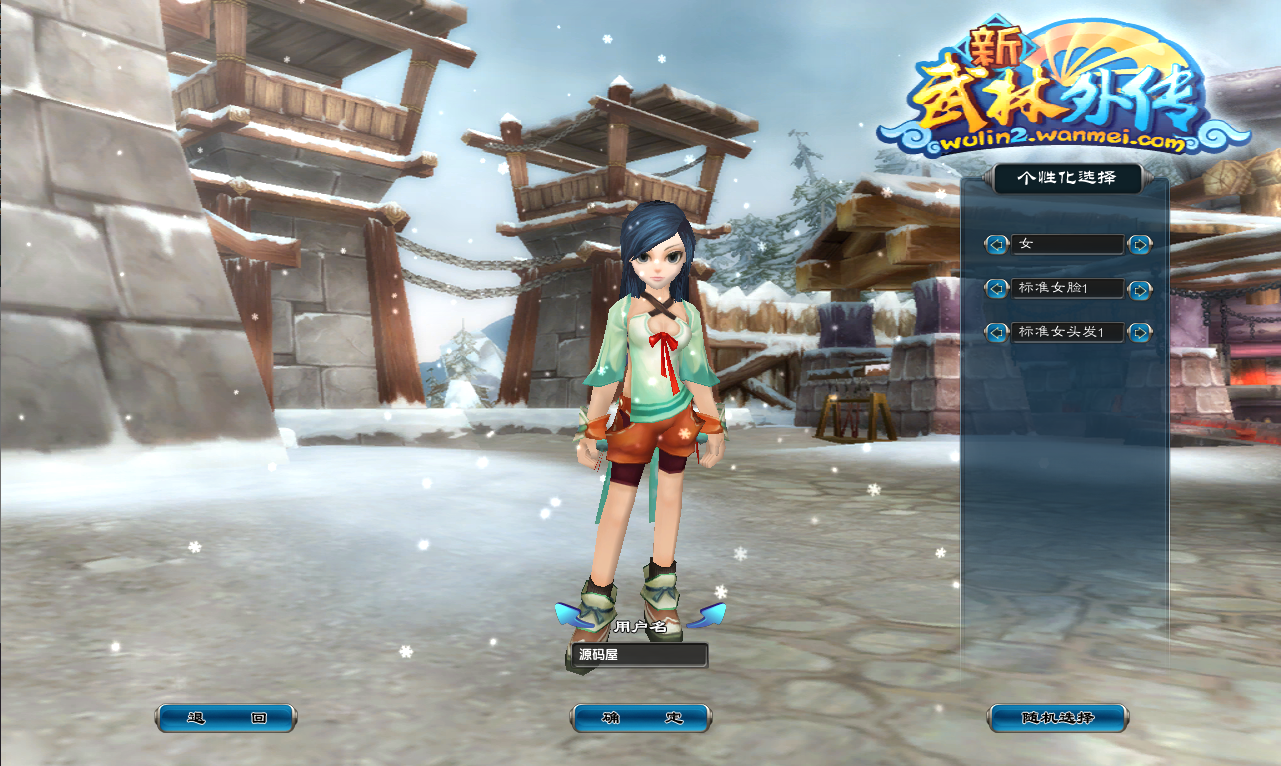This screenshot has height=766, width=1281.
Task: Switch gender with the left arrow beside 女
Action: [996, 244]
